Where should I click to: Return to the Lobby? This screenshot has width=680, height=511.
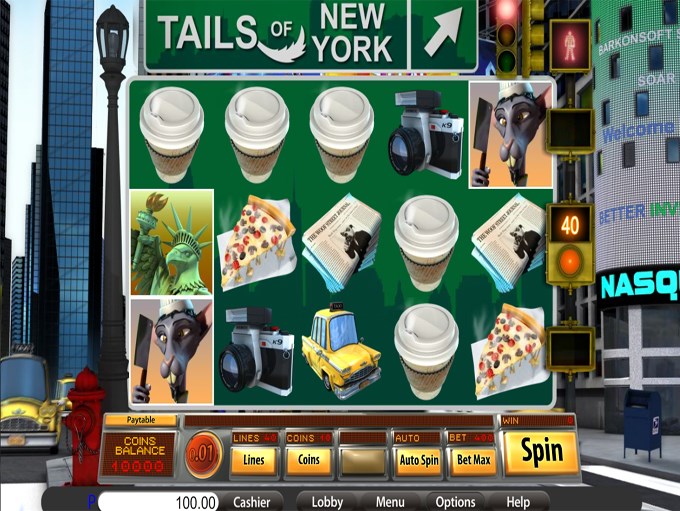327,502
